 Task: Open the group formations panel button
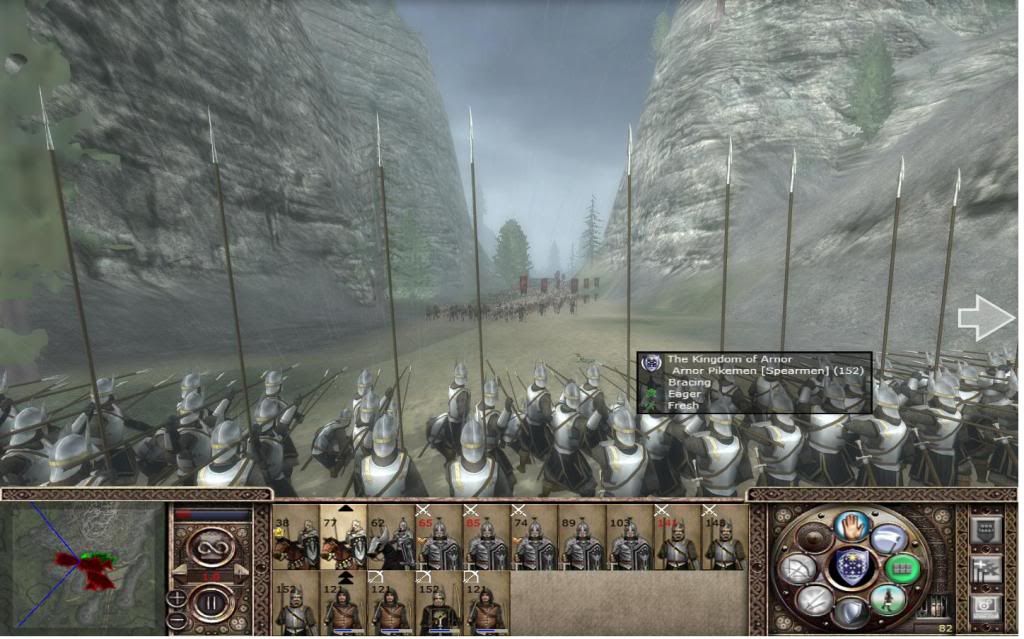[x=986, y=529]
